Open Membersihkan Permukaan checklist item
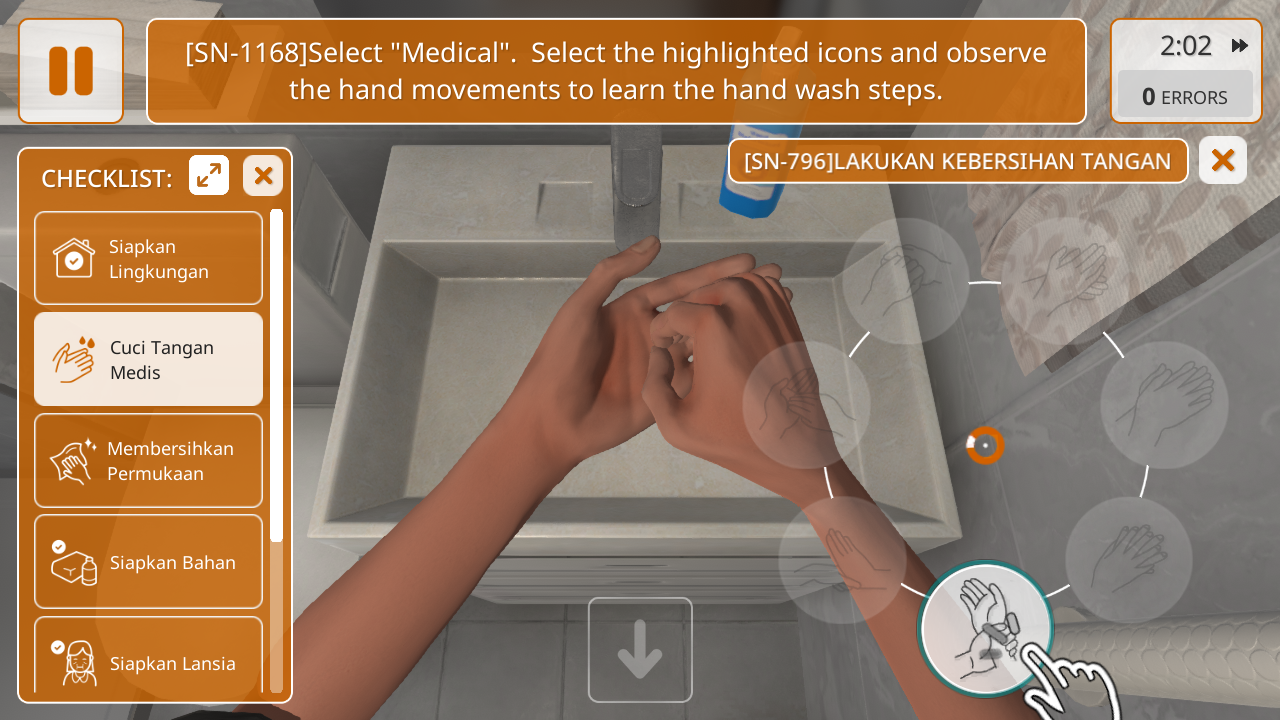 148,460
